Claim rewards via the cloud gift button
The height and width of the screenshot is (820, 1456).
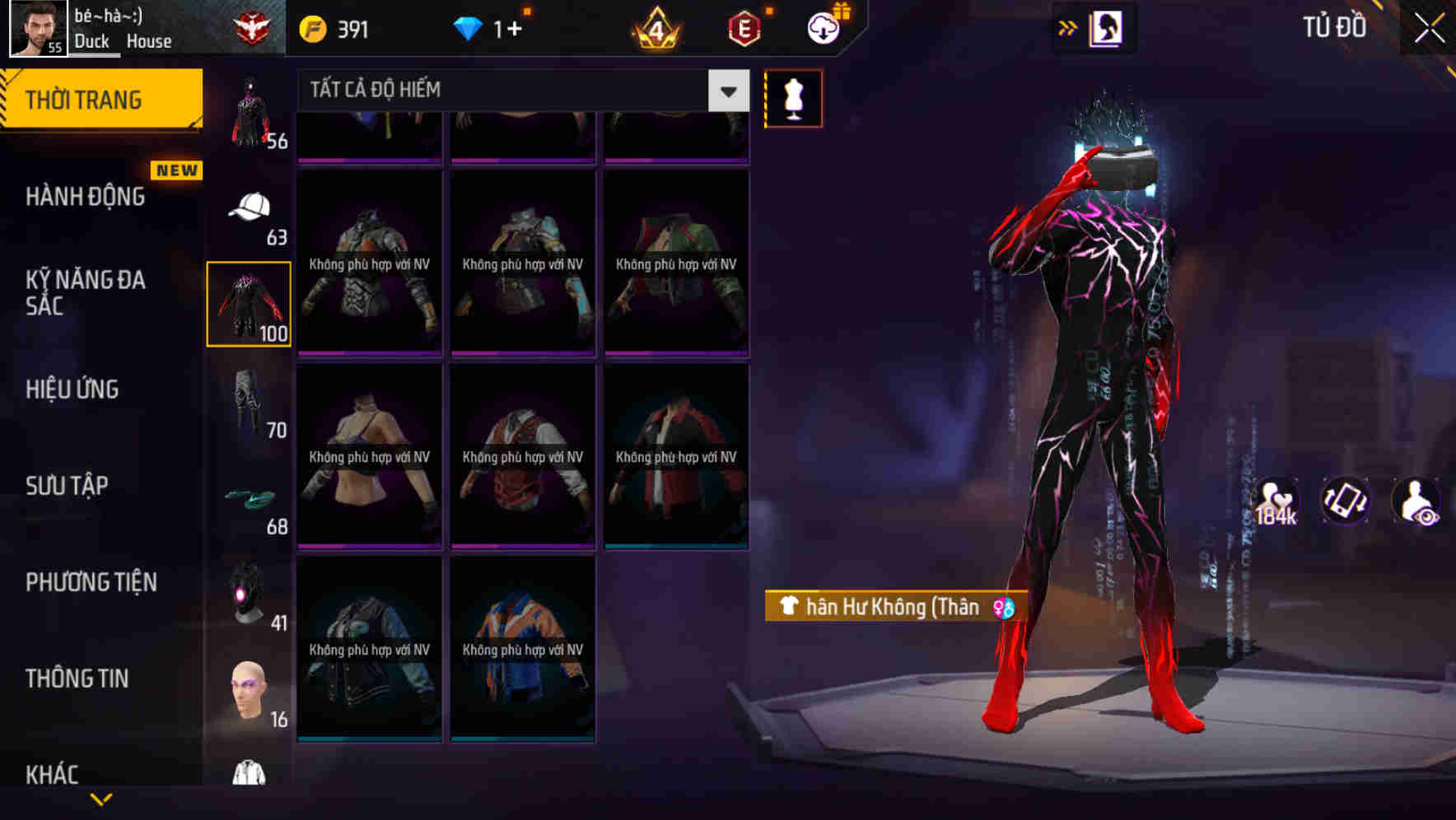point(822,27)
